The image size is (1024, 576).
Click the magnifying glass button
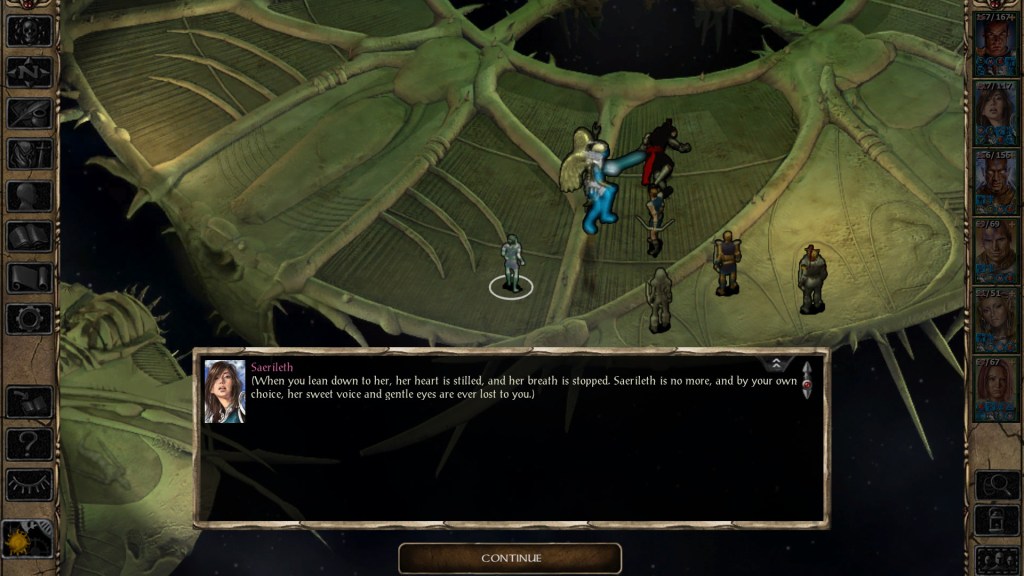[x=997, y=485]
